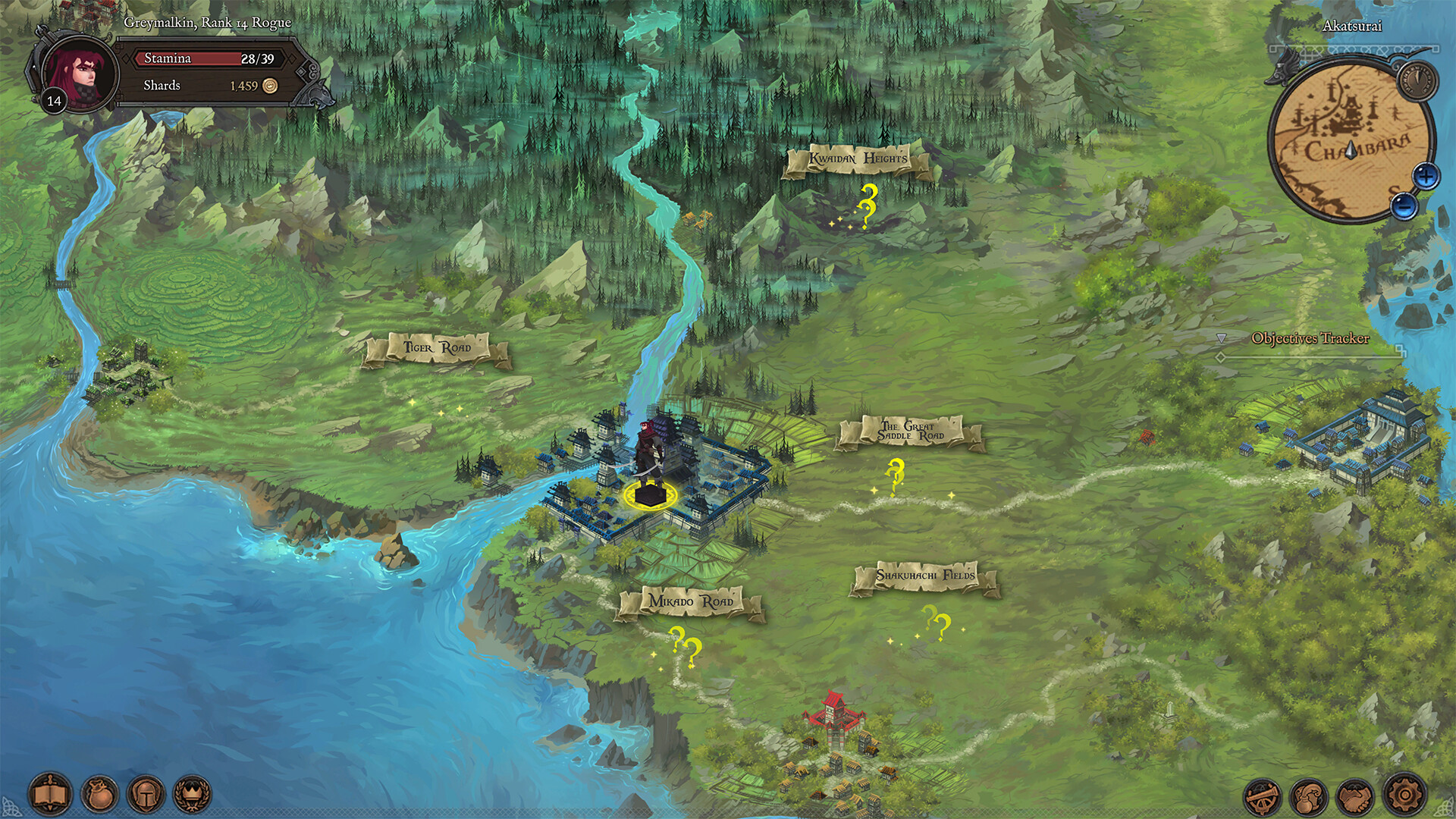Open the helmet equipment icon
This screenshot has height=819, width=1456.
tap(145, 794)
